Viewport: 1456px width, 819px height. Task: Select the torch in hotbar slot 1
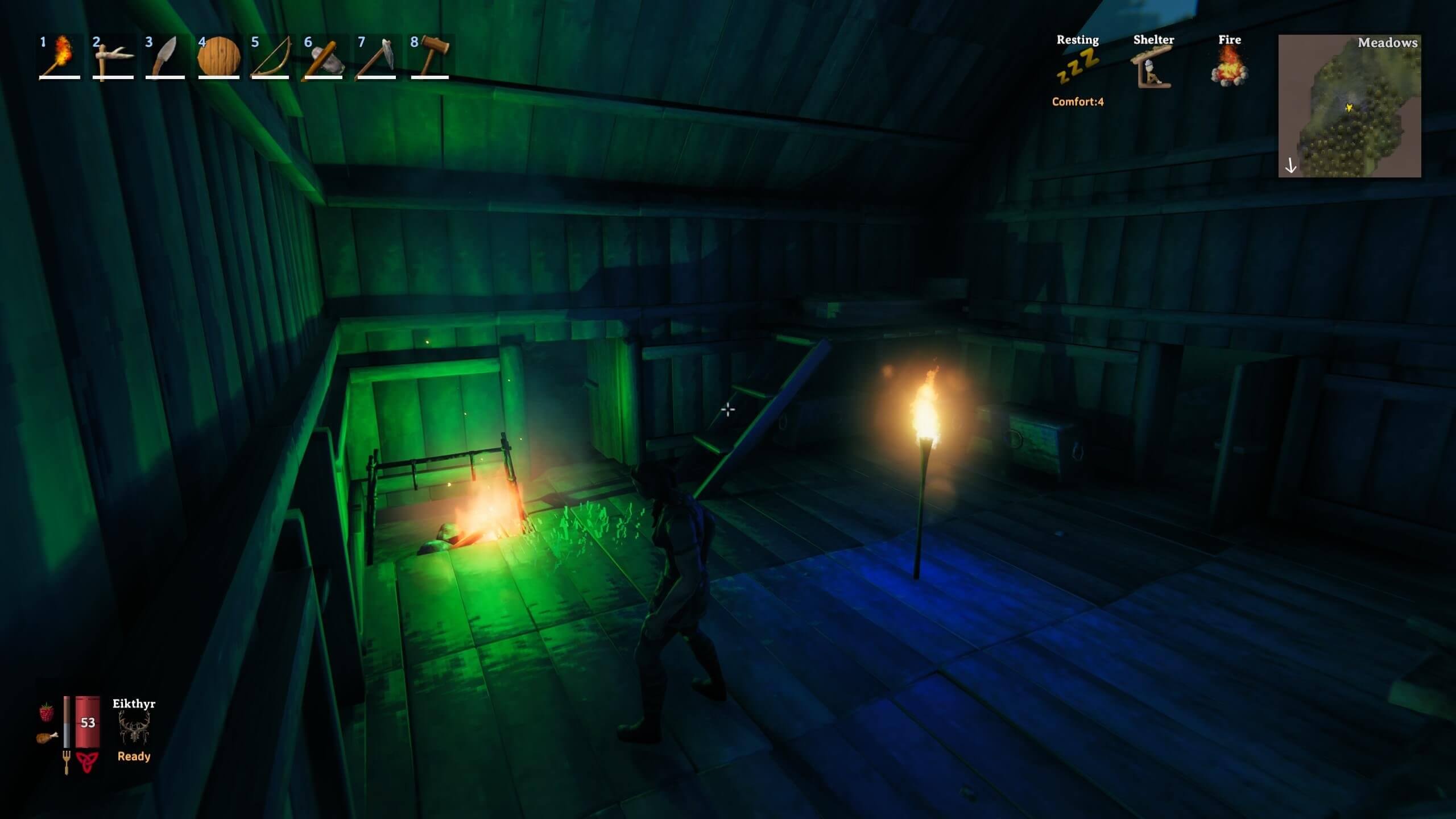(60, 57)
